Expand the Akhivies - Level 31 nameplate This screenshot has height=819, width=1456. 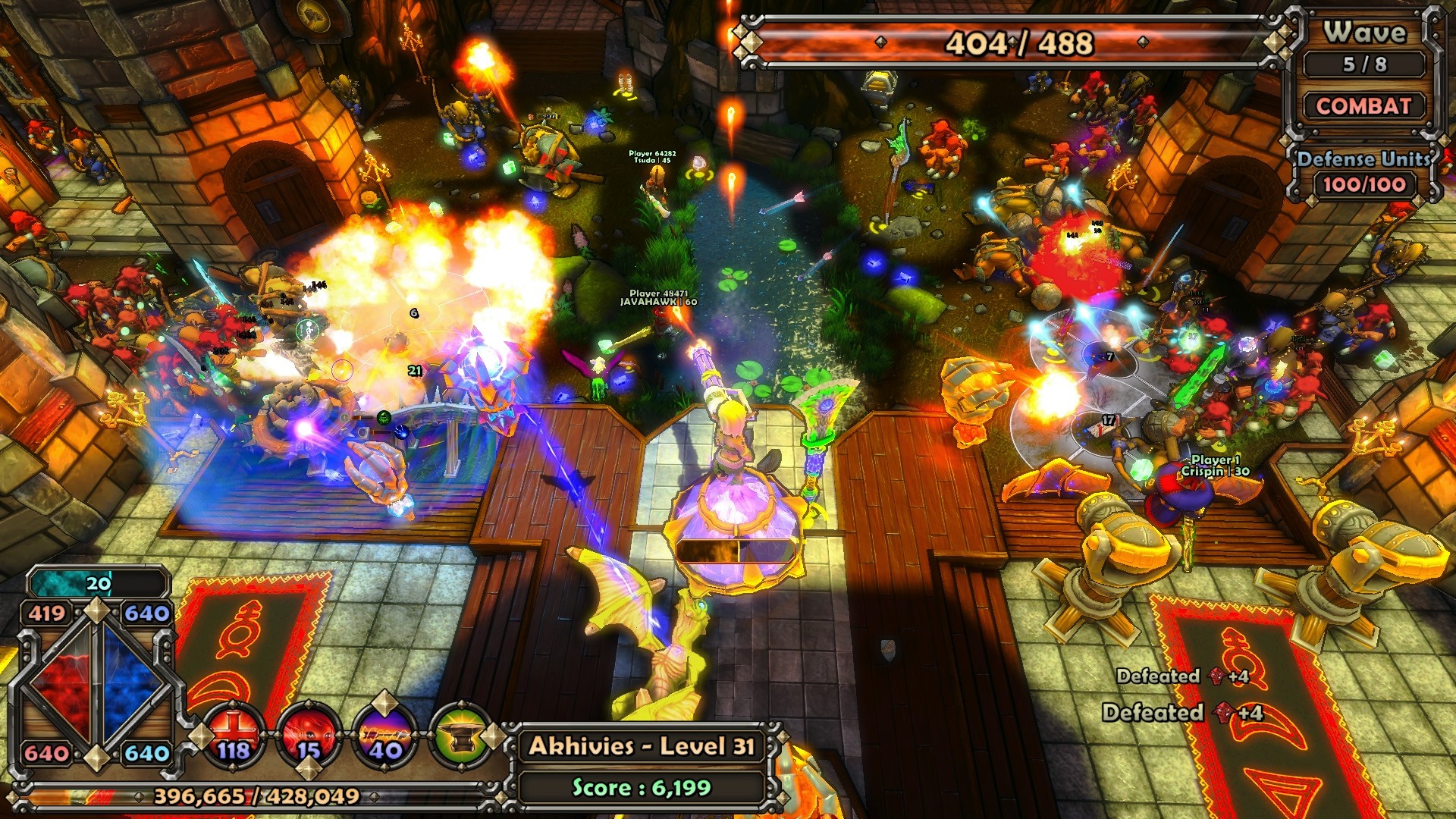click(643, 746)
